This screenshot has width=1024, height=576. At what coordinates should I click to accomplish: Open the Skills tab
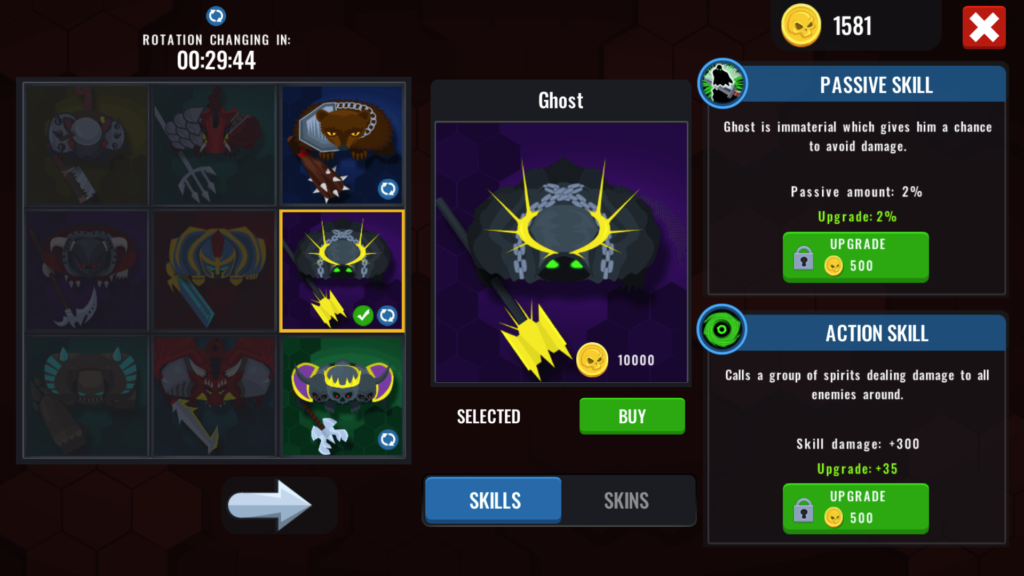(x=495, y=501)
